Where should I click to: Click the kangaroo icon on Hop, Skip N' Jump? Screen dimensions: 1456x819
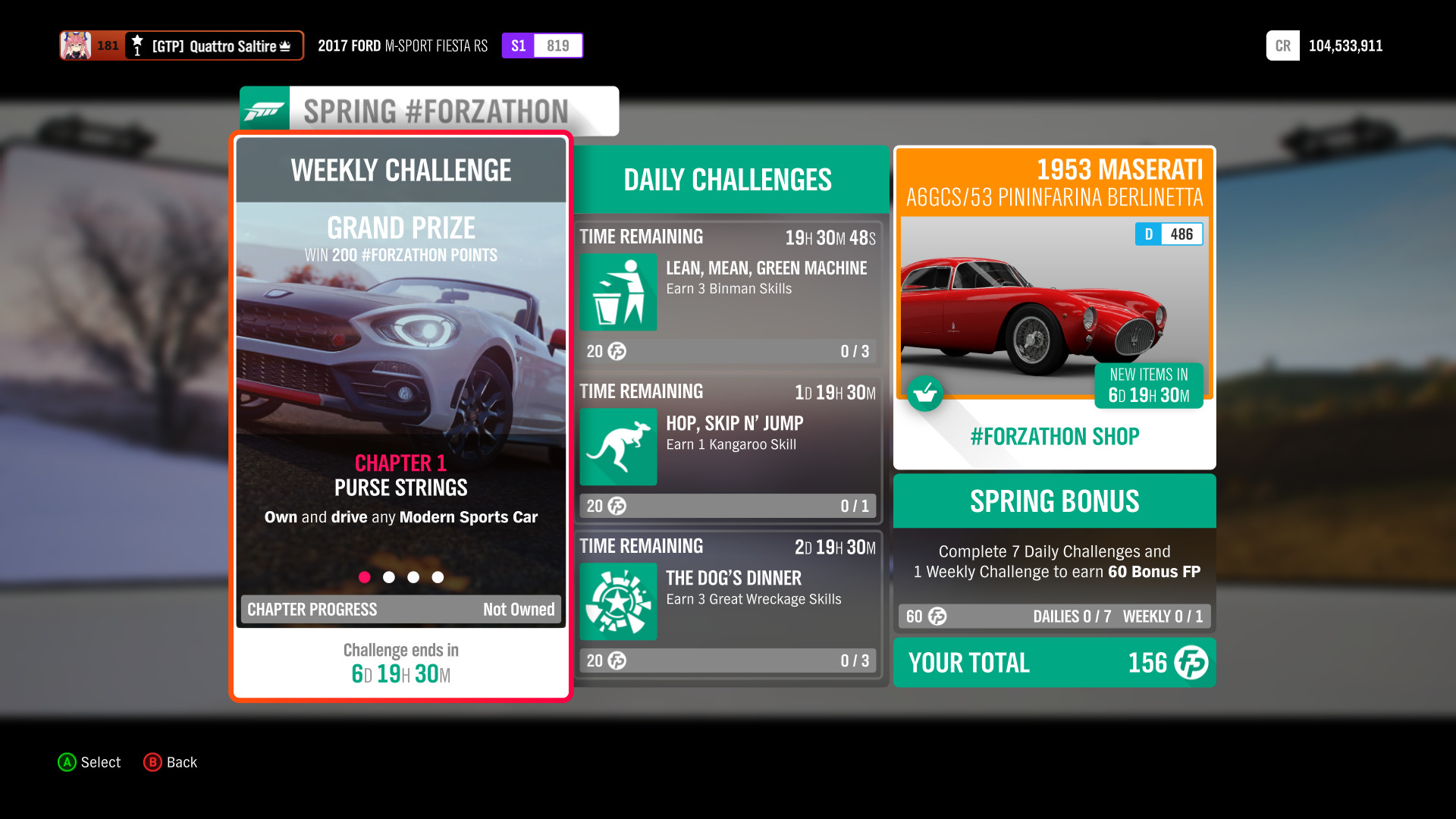617,447
